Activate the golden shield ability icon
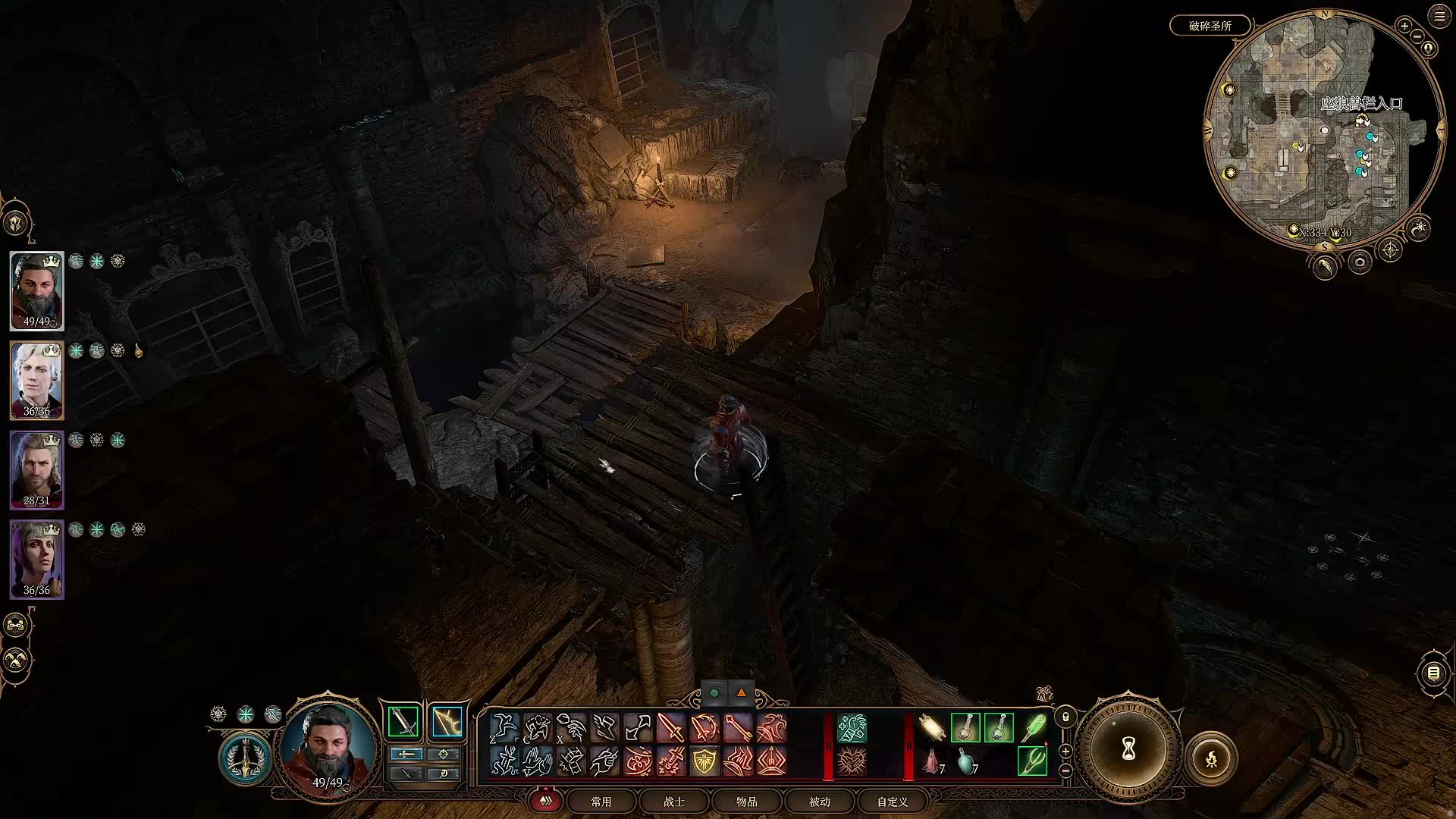The height and width of the screenshot is (819, 1456). point(704,761)
